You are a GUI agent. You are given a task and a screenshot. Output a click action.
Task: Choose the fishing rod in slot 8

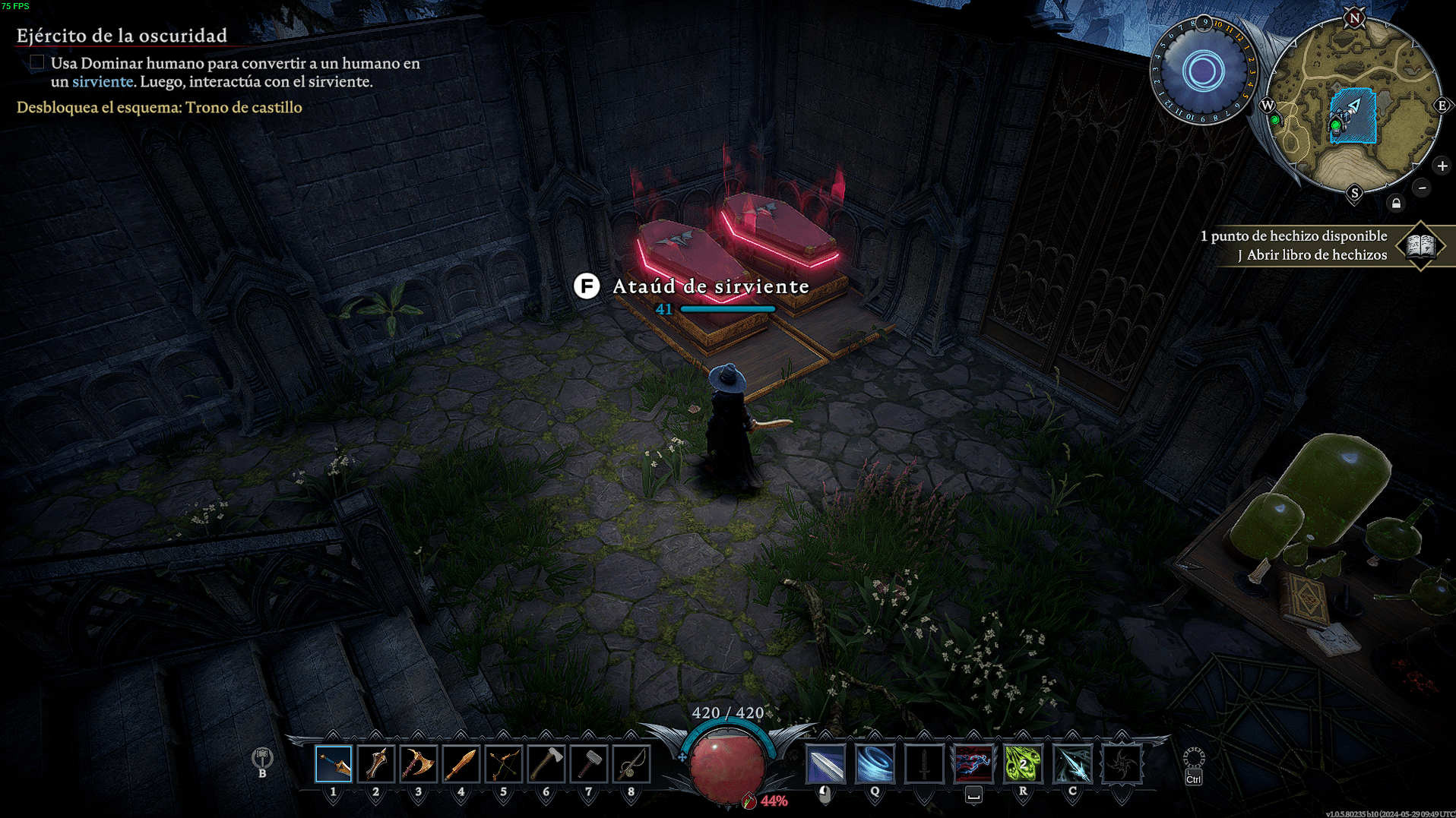(631, 764)
